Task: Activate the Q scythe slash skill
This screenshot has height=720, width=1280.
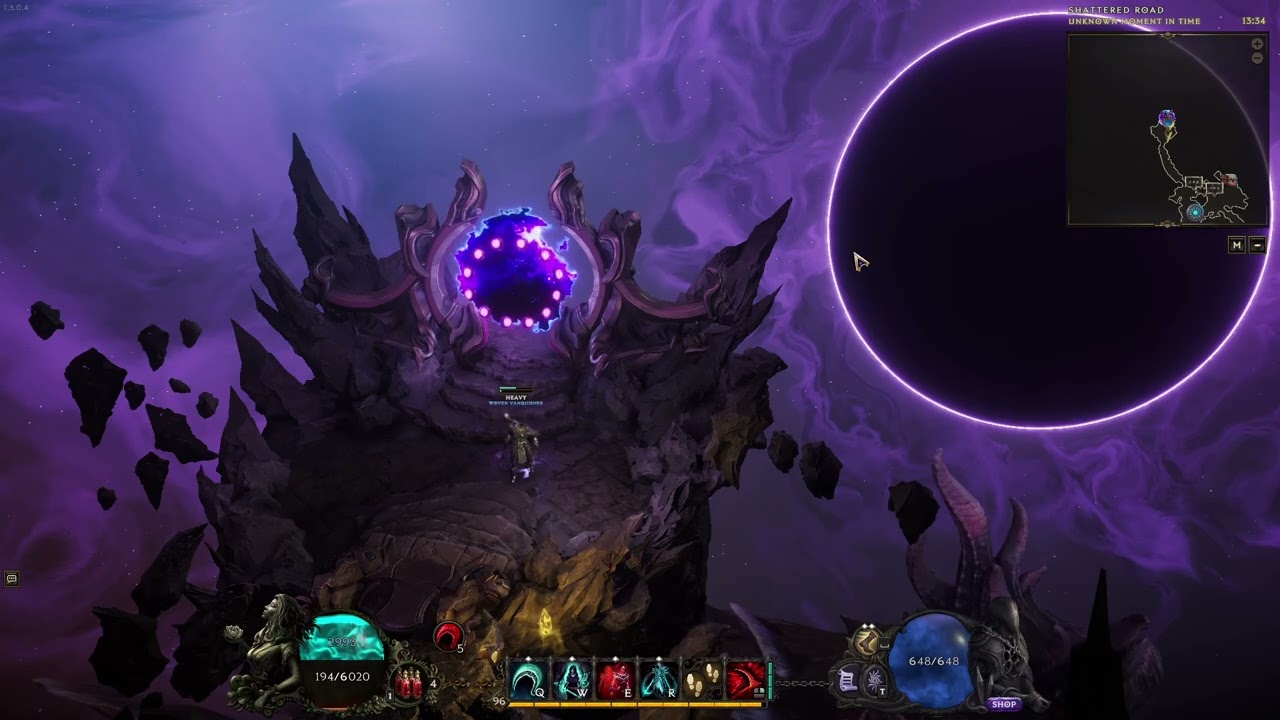Action: click(x=528, y=680)
